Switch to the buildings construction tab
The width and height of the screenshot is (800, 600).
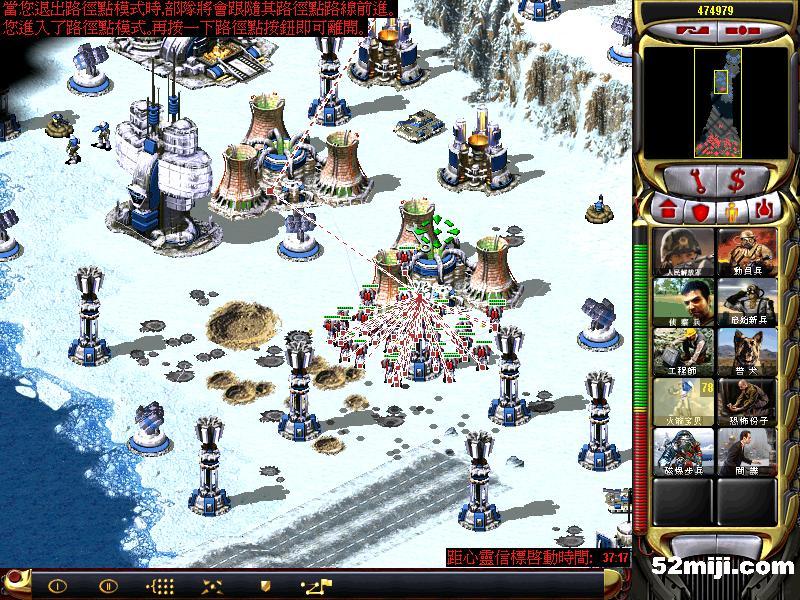667,211
